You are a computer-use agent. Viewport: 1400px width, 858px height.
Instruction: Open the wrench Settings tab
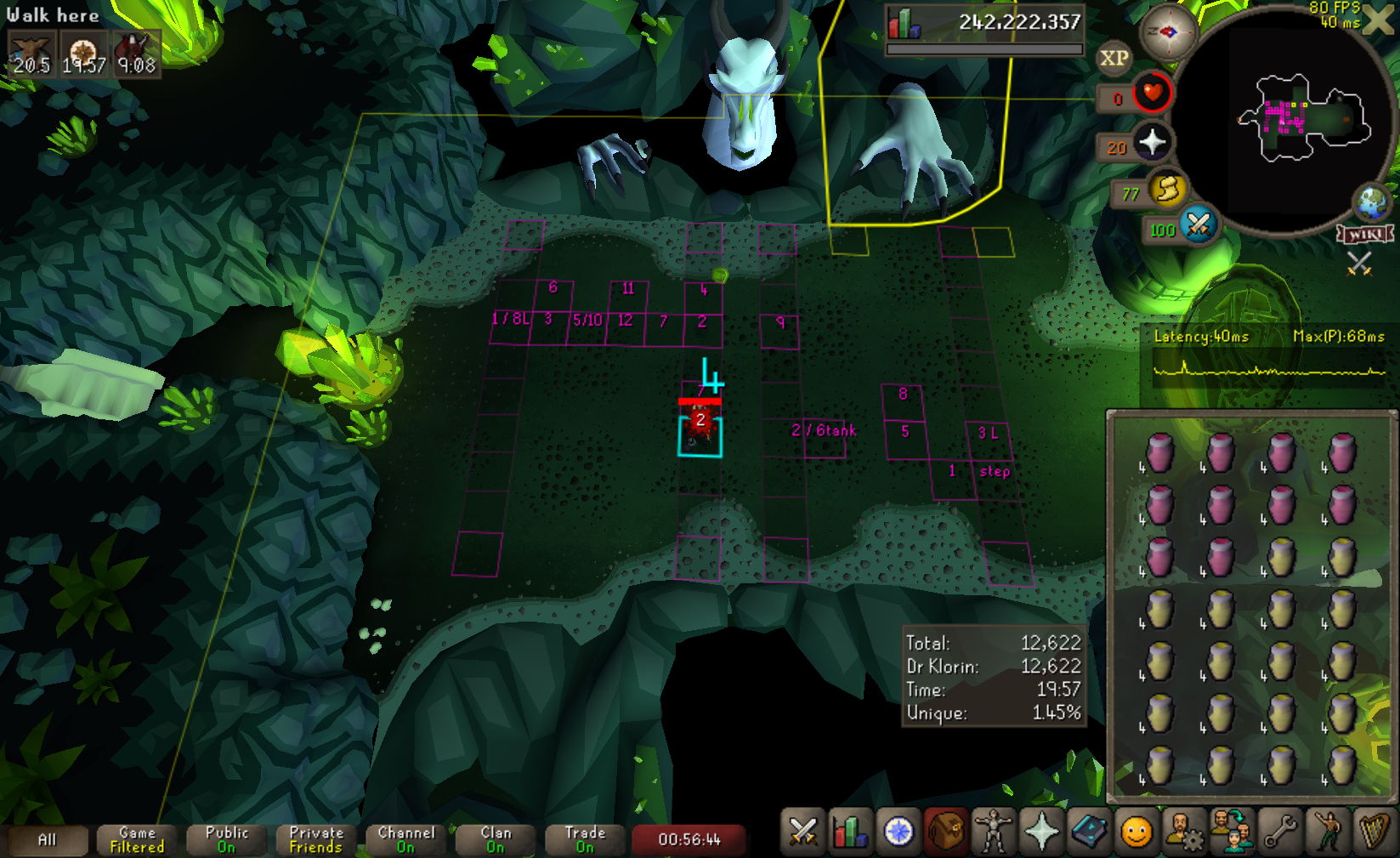pyautogui.click(x=1278, y=832)
